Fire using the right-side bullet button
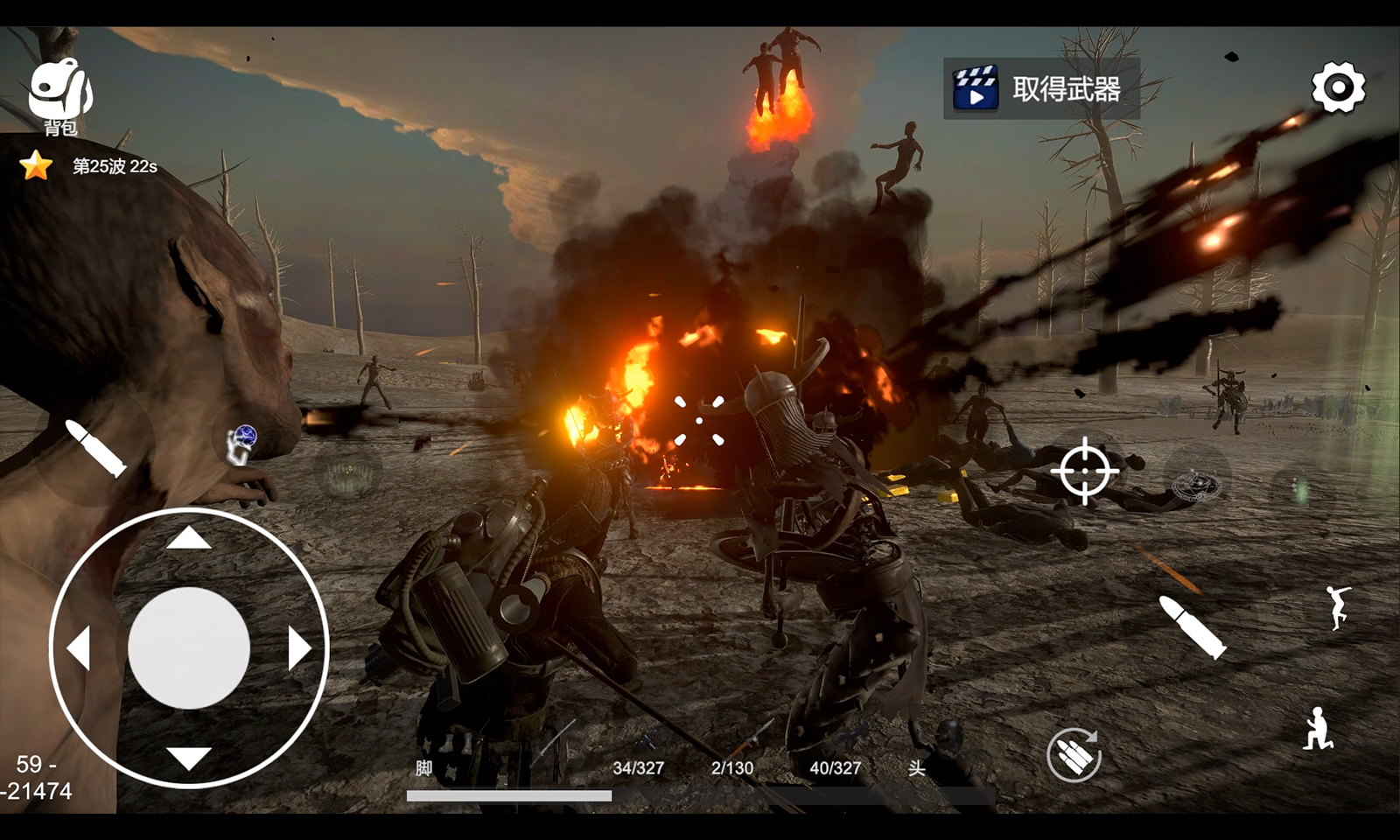 [x=1192, y=626]
